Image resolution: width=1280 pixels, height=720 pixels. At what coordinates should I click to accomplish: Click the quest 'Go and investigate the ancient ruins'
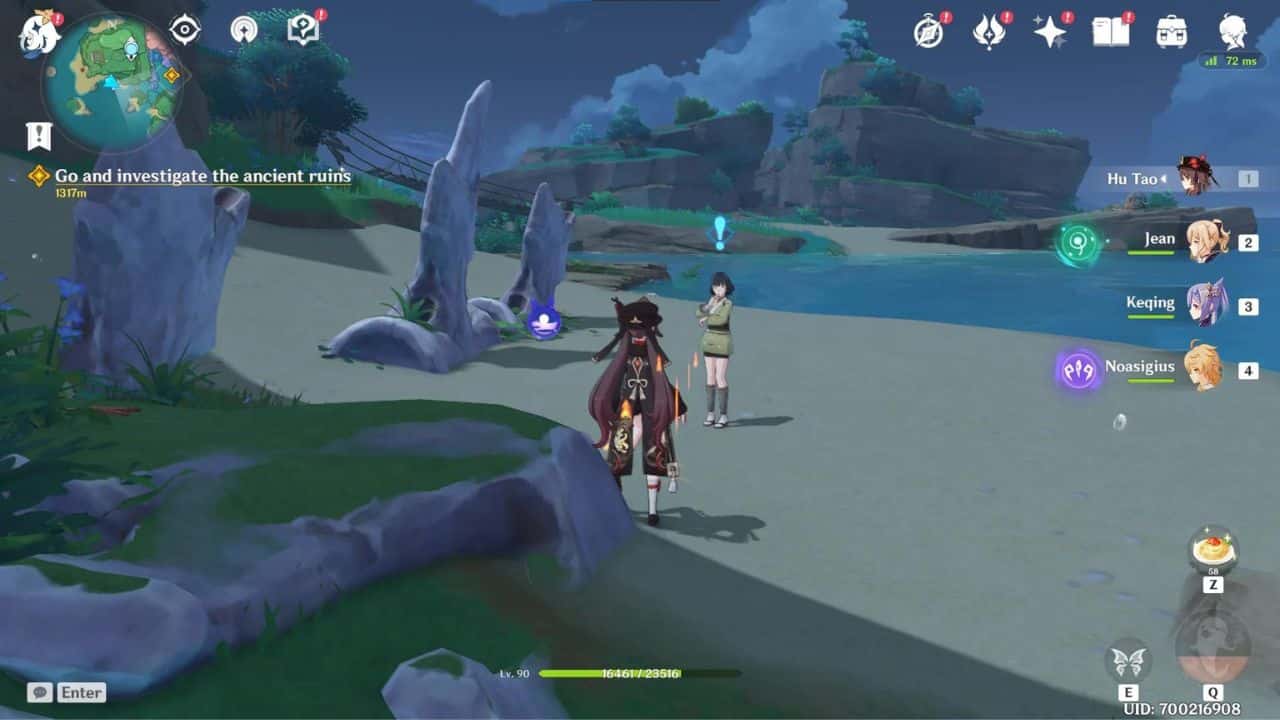coord(204,176)
